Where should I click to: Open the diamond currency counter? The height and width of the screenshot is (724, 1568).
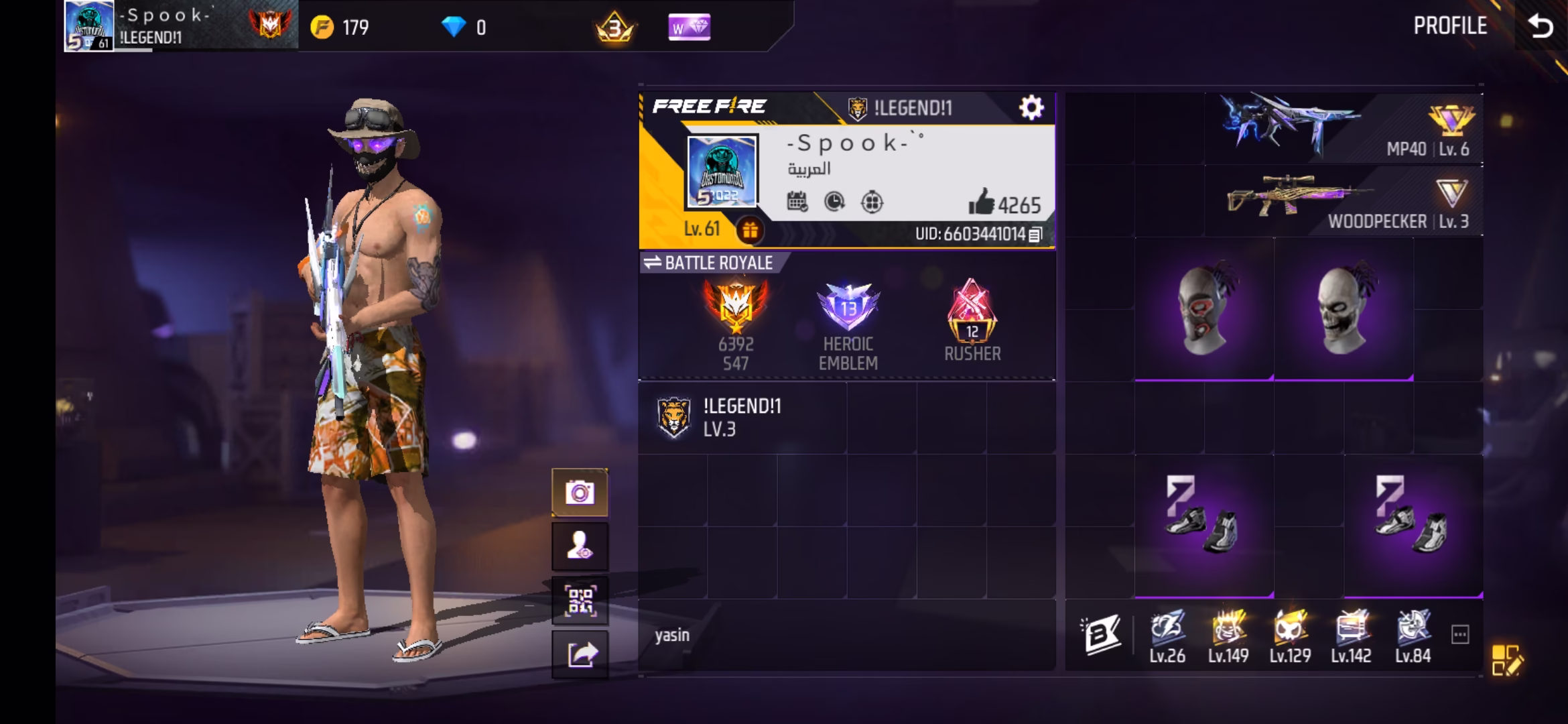[x=462, y=27]
